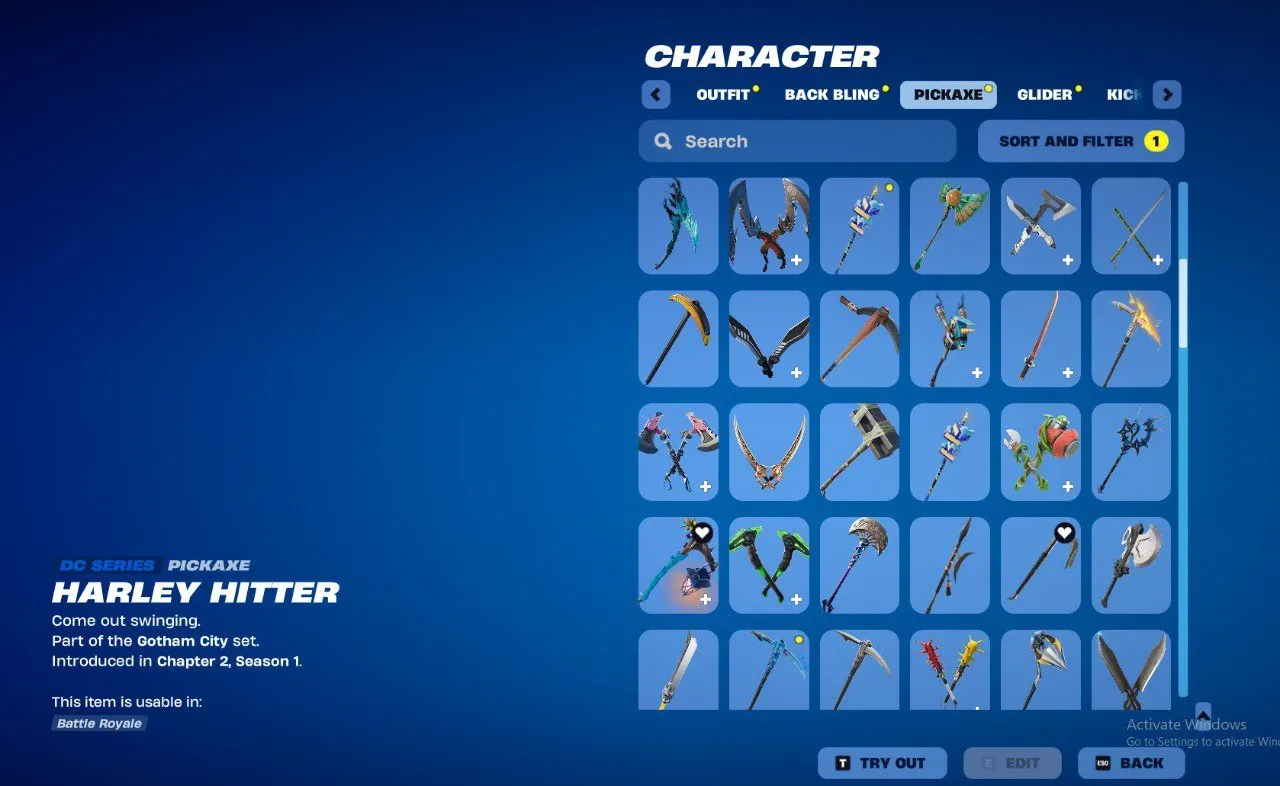
Task: Select the icy dragon wing pickaxe
Action: coord(678,226)
